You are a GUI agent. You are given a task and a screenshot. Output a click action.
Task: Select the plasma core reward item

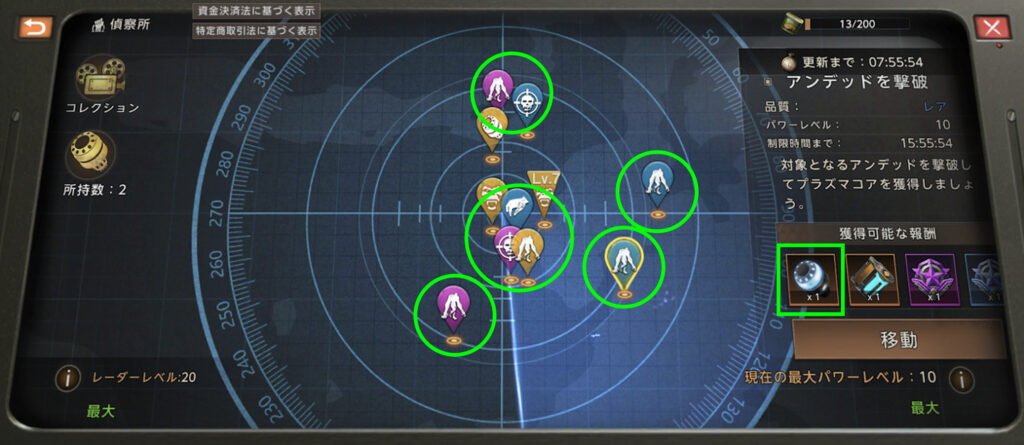pos(811,277)
